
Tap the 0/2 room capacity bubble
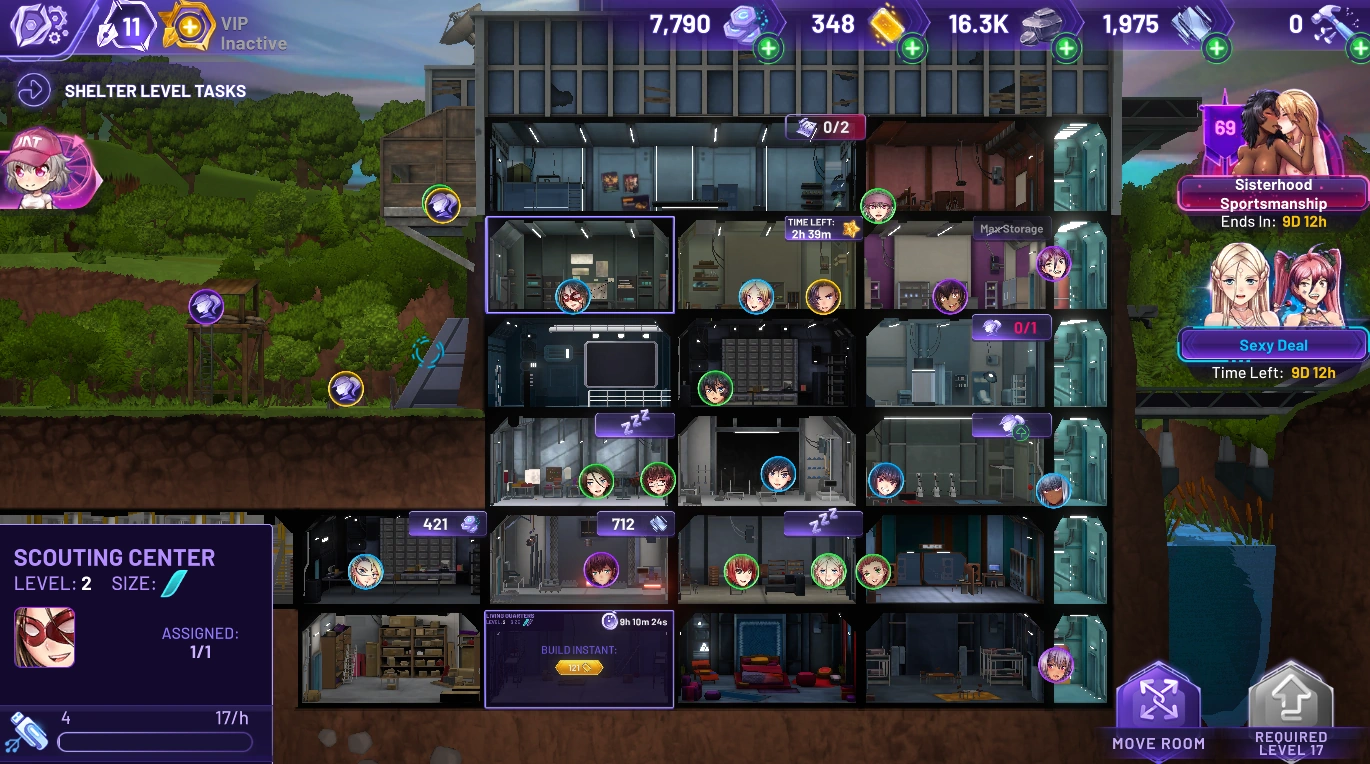point(825,127)
